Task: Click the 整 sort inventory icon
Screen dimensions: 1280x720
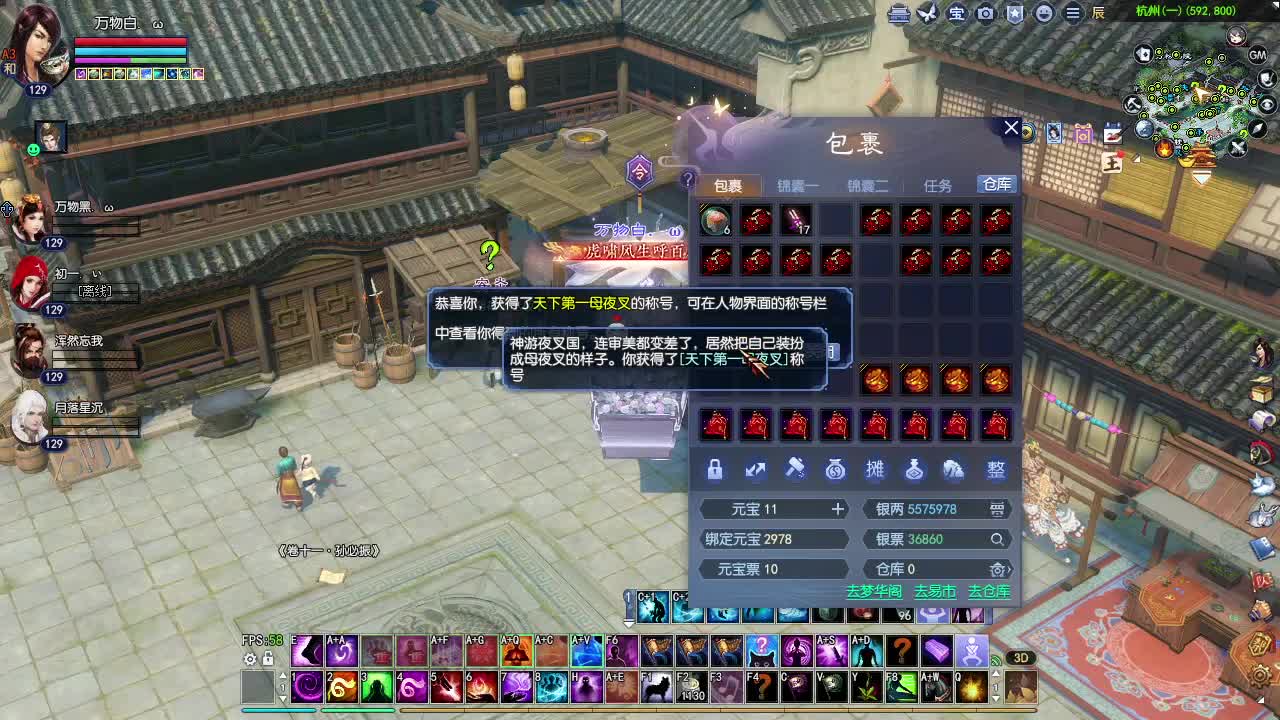Action: (994, 470)
